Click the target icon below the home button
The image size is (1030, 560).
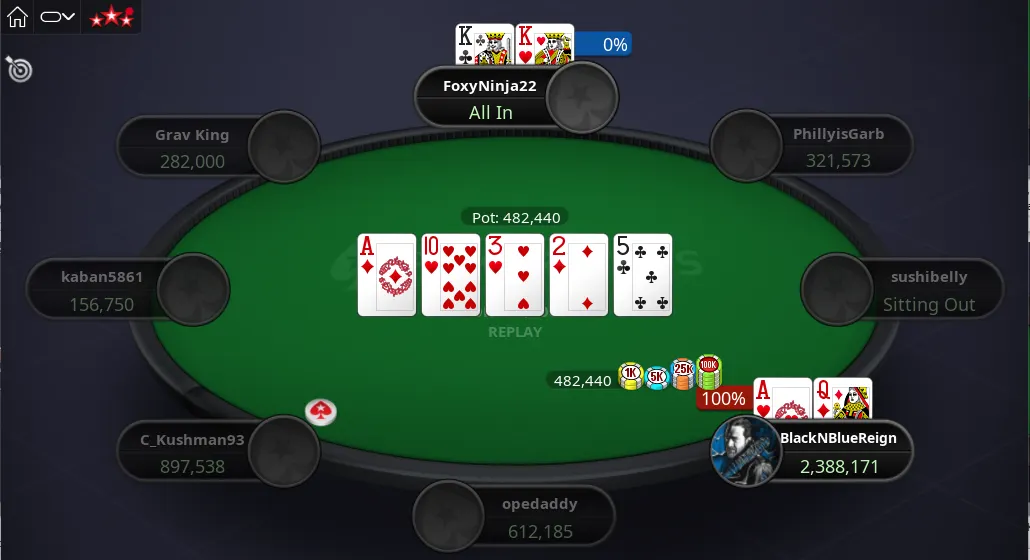pos(19,68)
